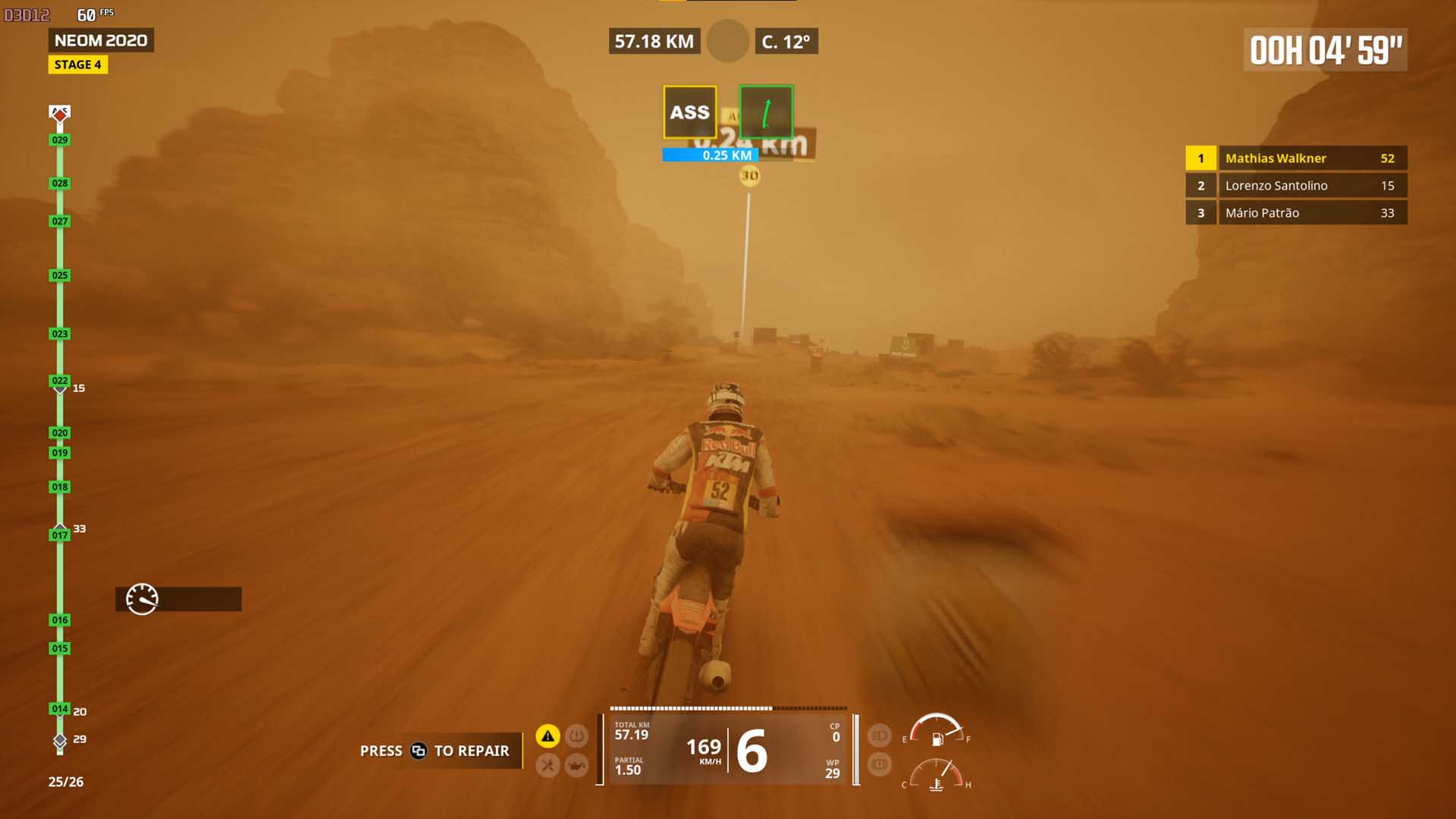Click the wrench and screwdriver damage icon
The height and width of the screenshot is (819, 1456).
click(548, 765)
